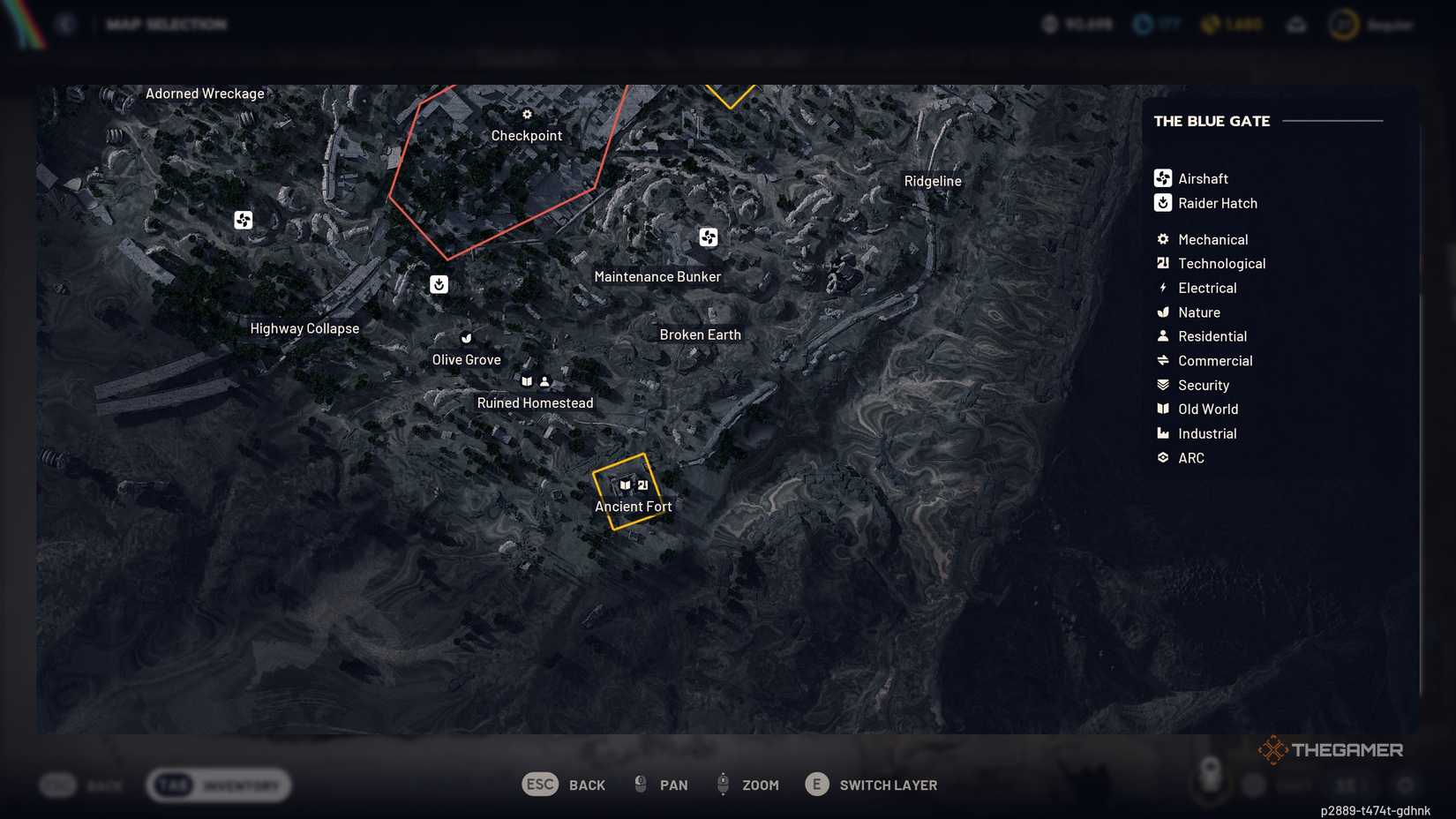The width and height of the screenshot is (1456, 819).
Task: Open the Inventory tab at bottom left
Action: [x=219, y=784]
